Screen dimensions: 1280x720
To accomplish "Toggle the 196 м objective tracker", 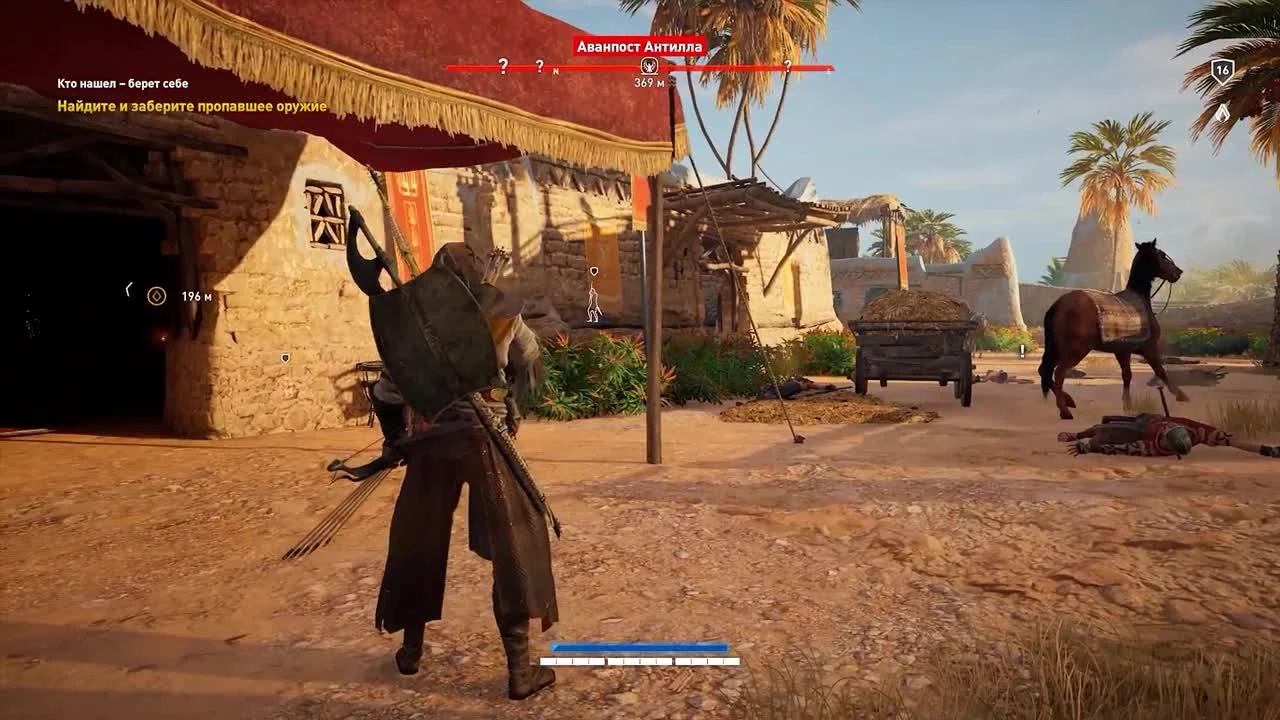I will coord(175,295).
